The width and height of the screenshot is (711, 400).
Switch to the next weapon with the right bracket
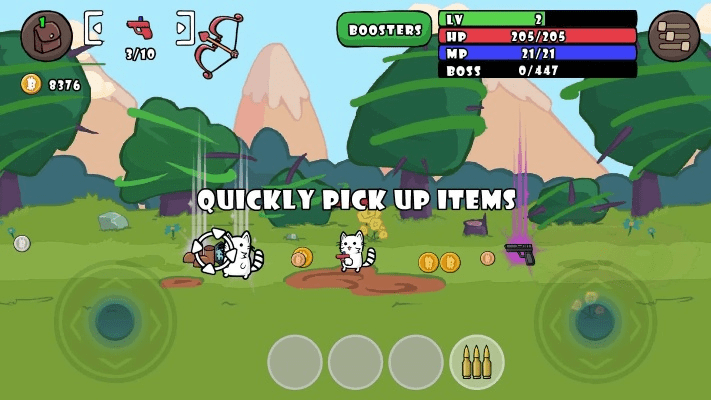[185, 28]
